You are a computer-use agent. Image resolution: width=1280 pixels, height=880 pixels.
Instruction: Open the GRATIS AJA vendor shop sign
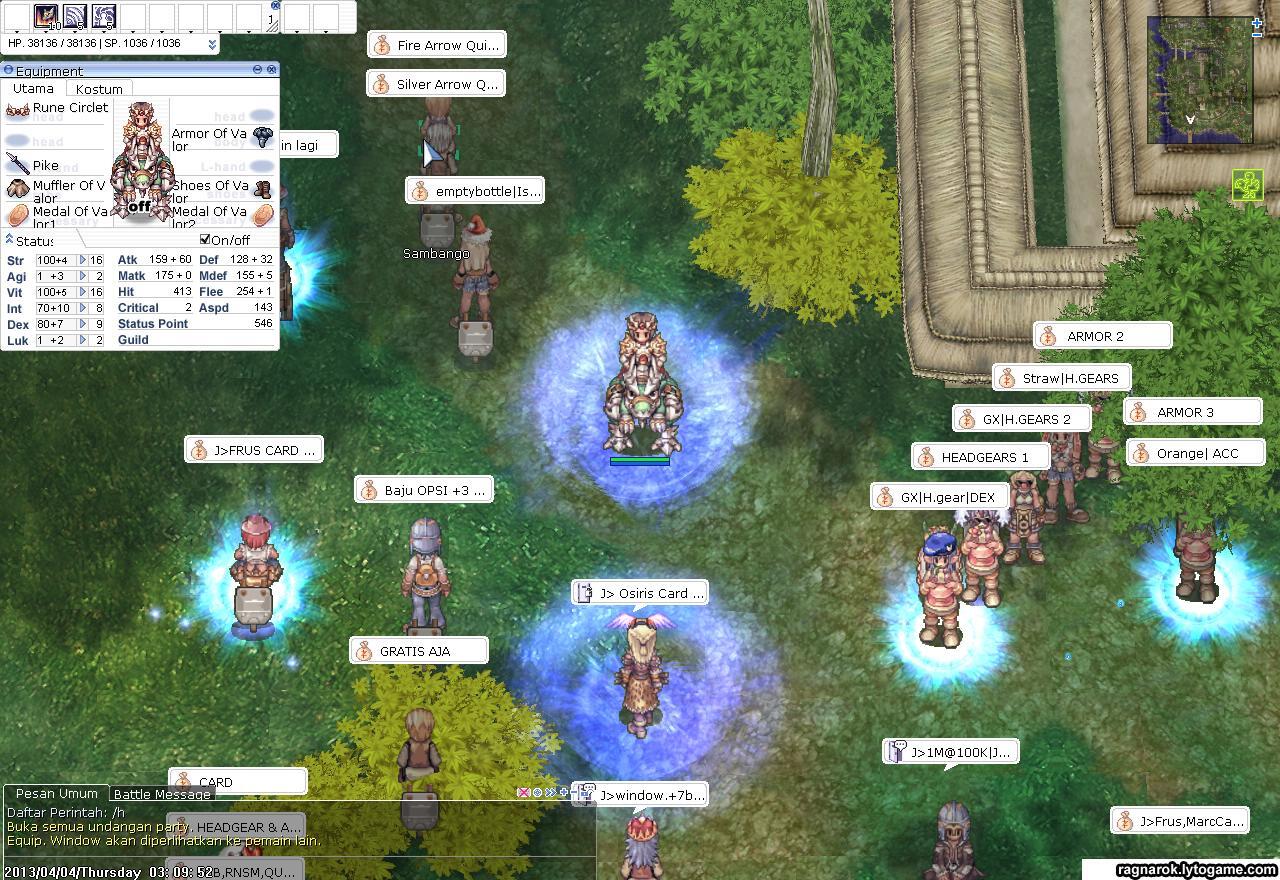click(419, 651)
